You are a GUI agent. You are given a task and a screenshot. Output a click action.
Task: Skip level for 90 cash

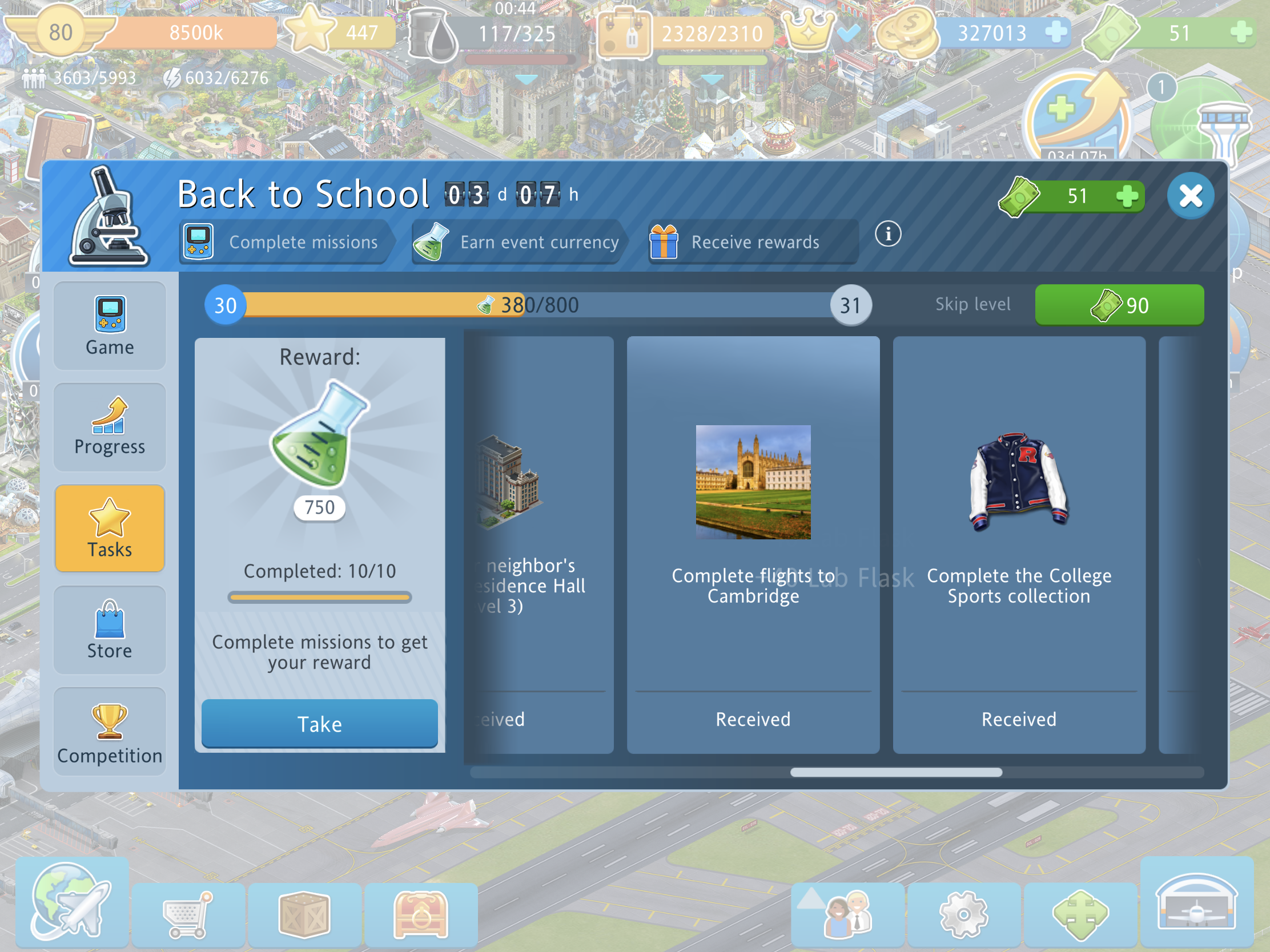tap(1119, 305)
